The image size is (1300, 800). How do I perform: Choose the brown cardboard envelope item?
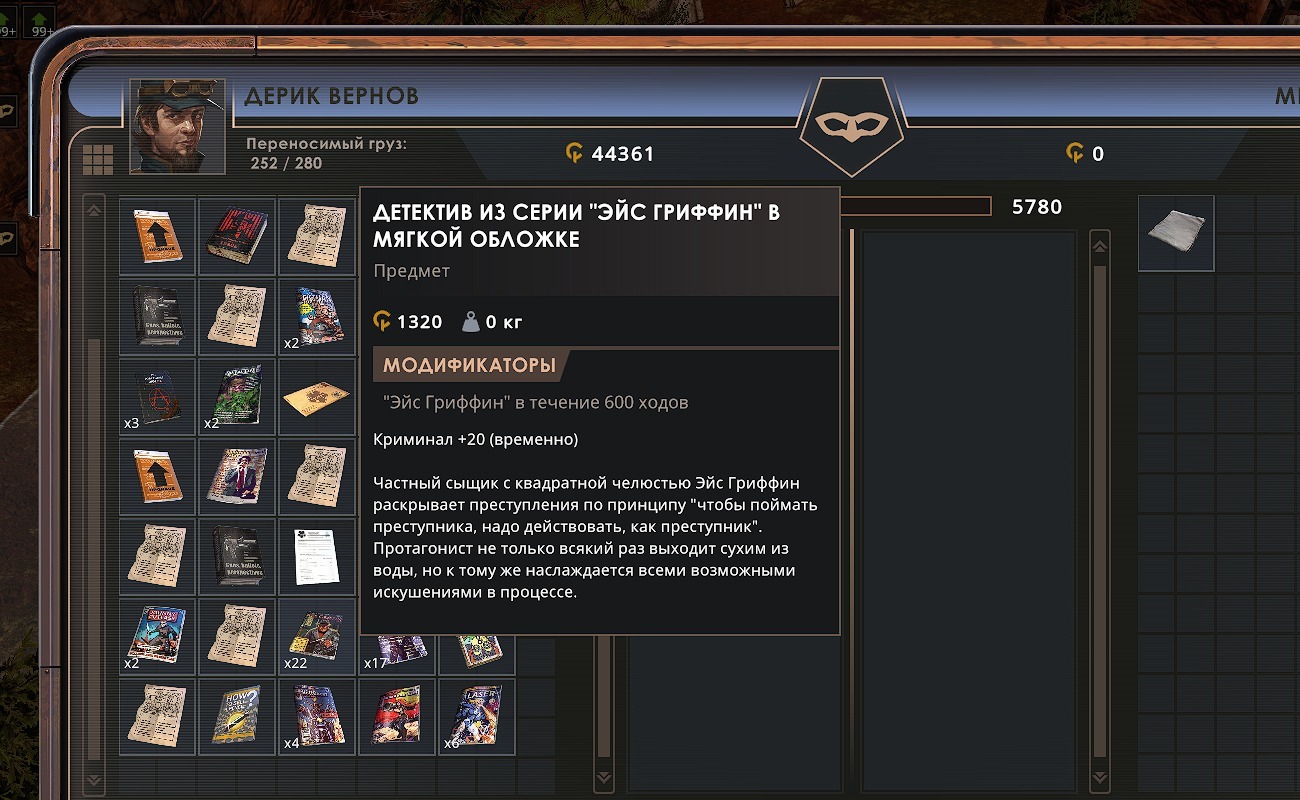coord(317,398)
